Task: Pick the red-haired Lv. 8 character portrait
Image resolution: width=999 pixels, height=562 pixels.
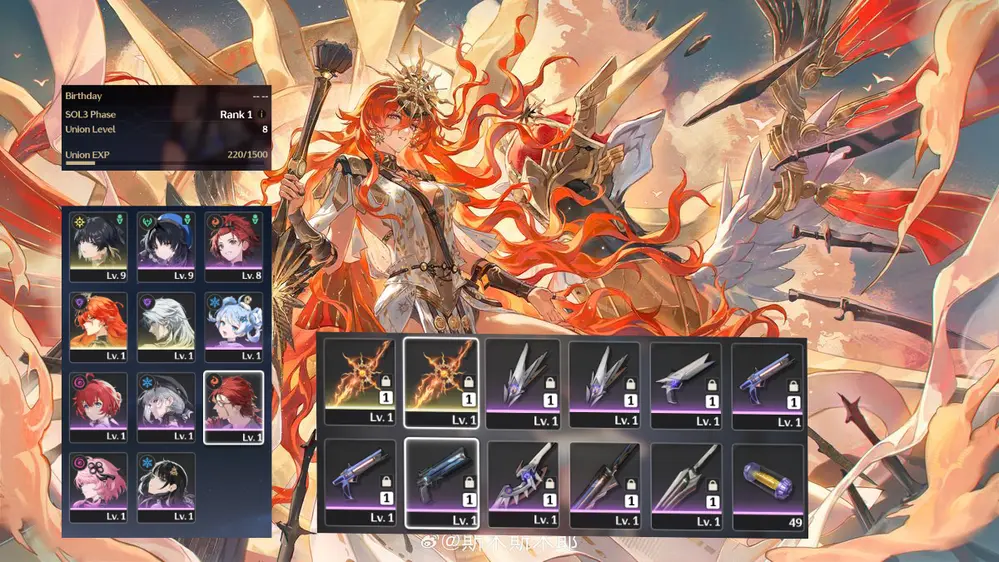Action: (232, 245)
